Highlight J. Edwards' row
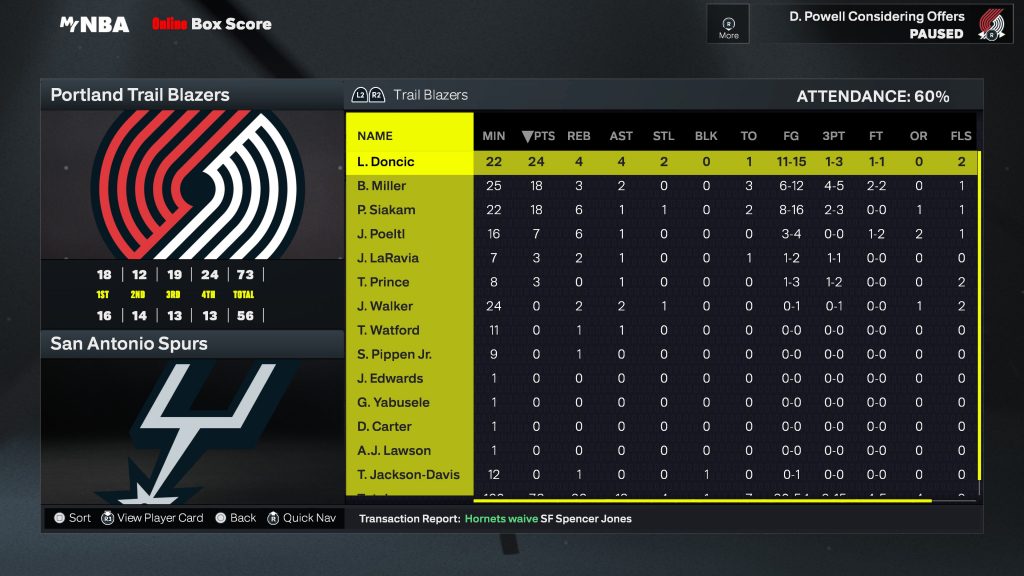The width and height of the screenshot is (1024, 576). click(390, 378)
